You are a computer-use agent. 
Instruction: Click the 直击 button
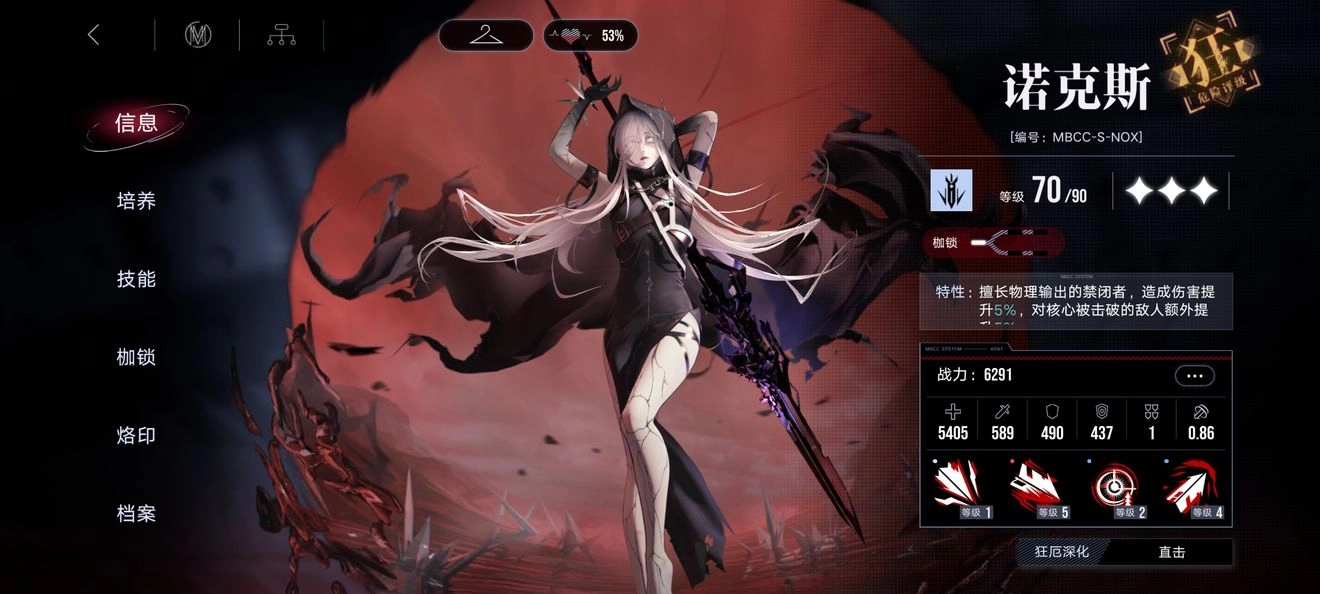click(1172, 552)
